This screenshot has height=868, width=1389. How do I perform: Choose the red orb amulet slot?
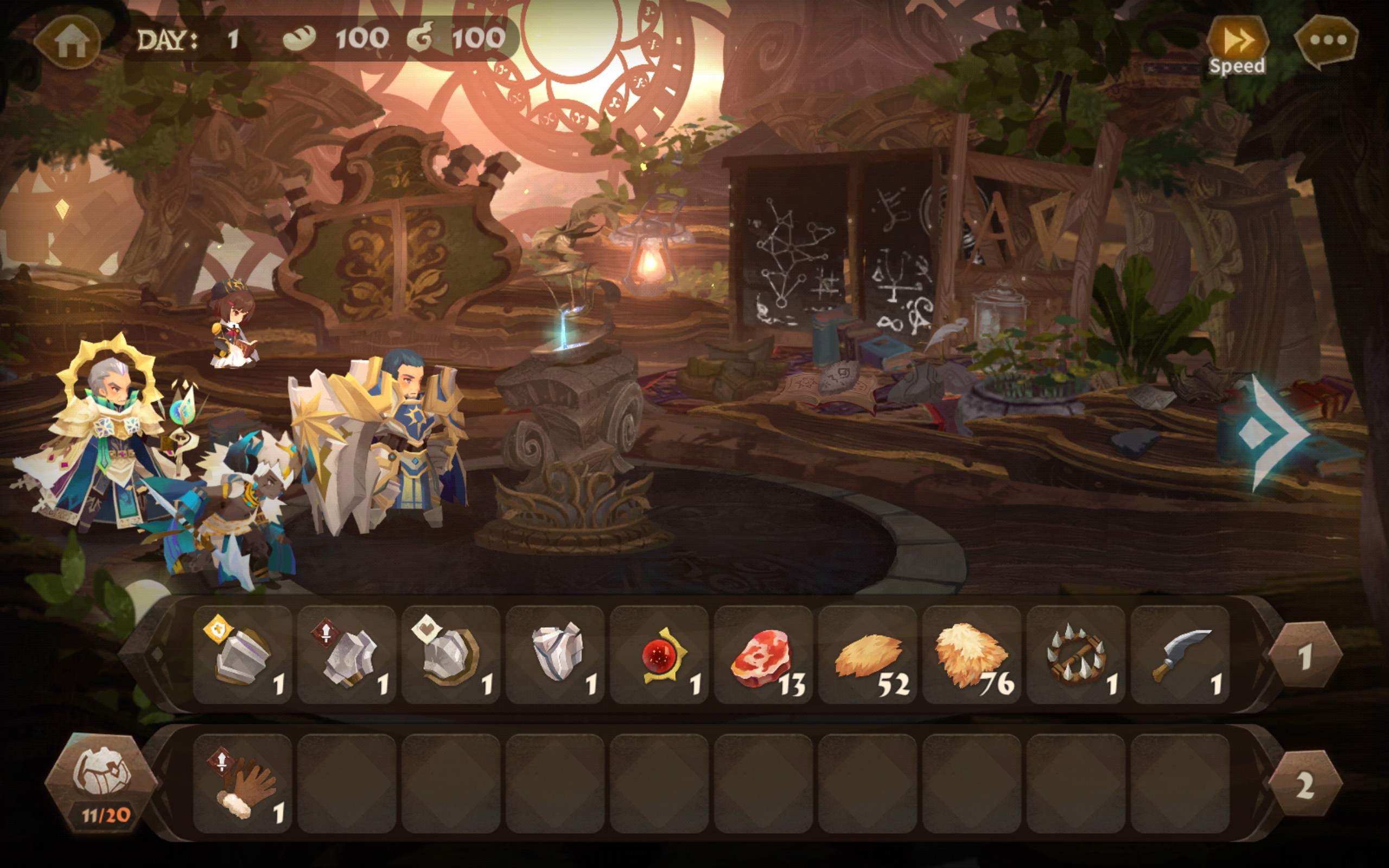[659, 654]
